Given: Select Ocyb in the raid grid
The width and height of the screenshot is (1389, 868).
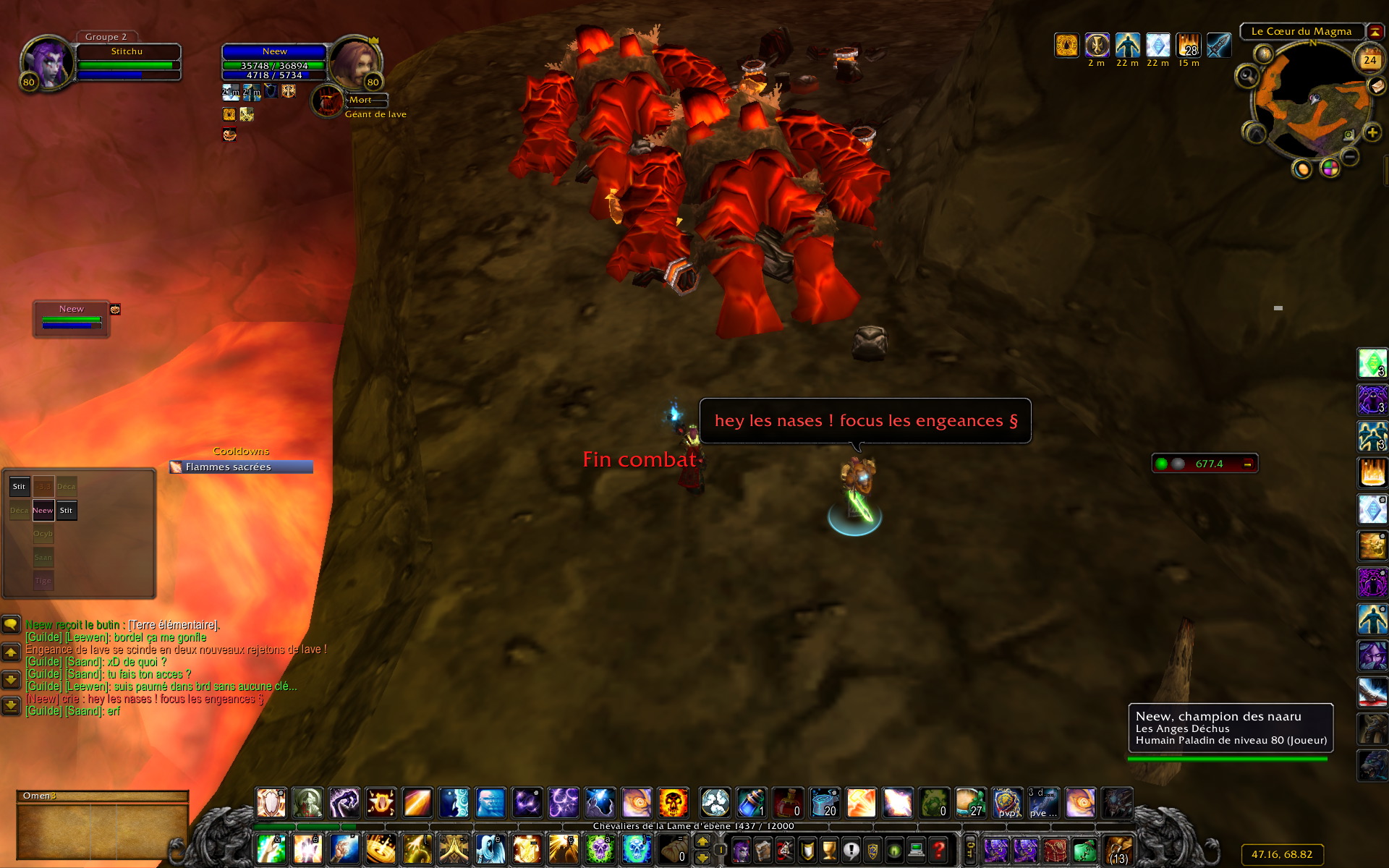Looking at the screenshot, I should coord(43,534).
